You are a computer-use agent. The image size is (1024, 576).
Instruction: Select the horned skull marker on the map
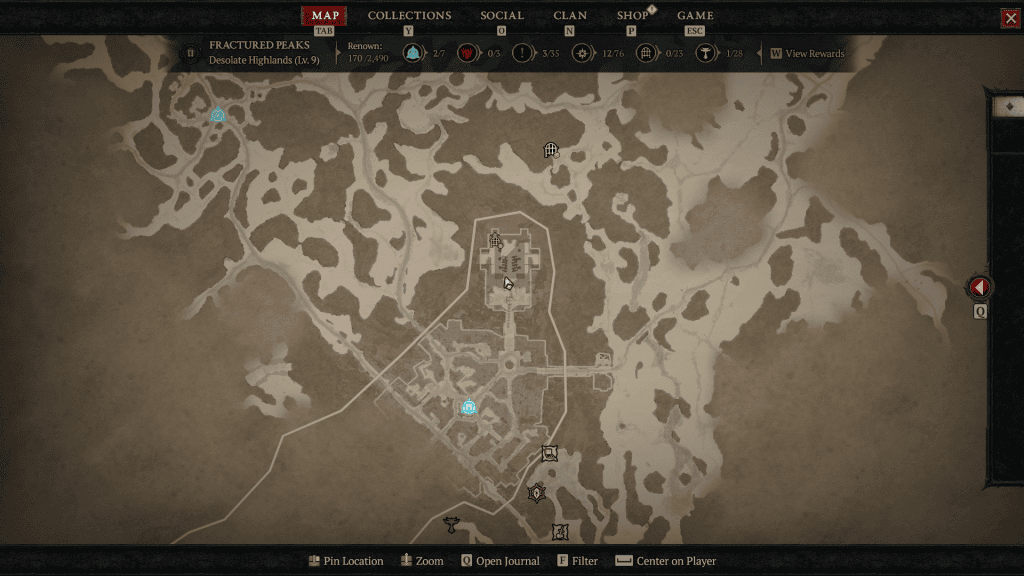(x=452, y=523)
